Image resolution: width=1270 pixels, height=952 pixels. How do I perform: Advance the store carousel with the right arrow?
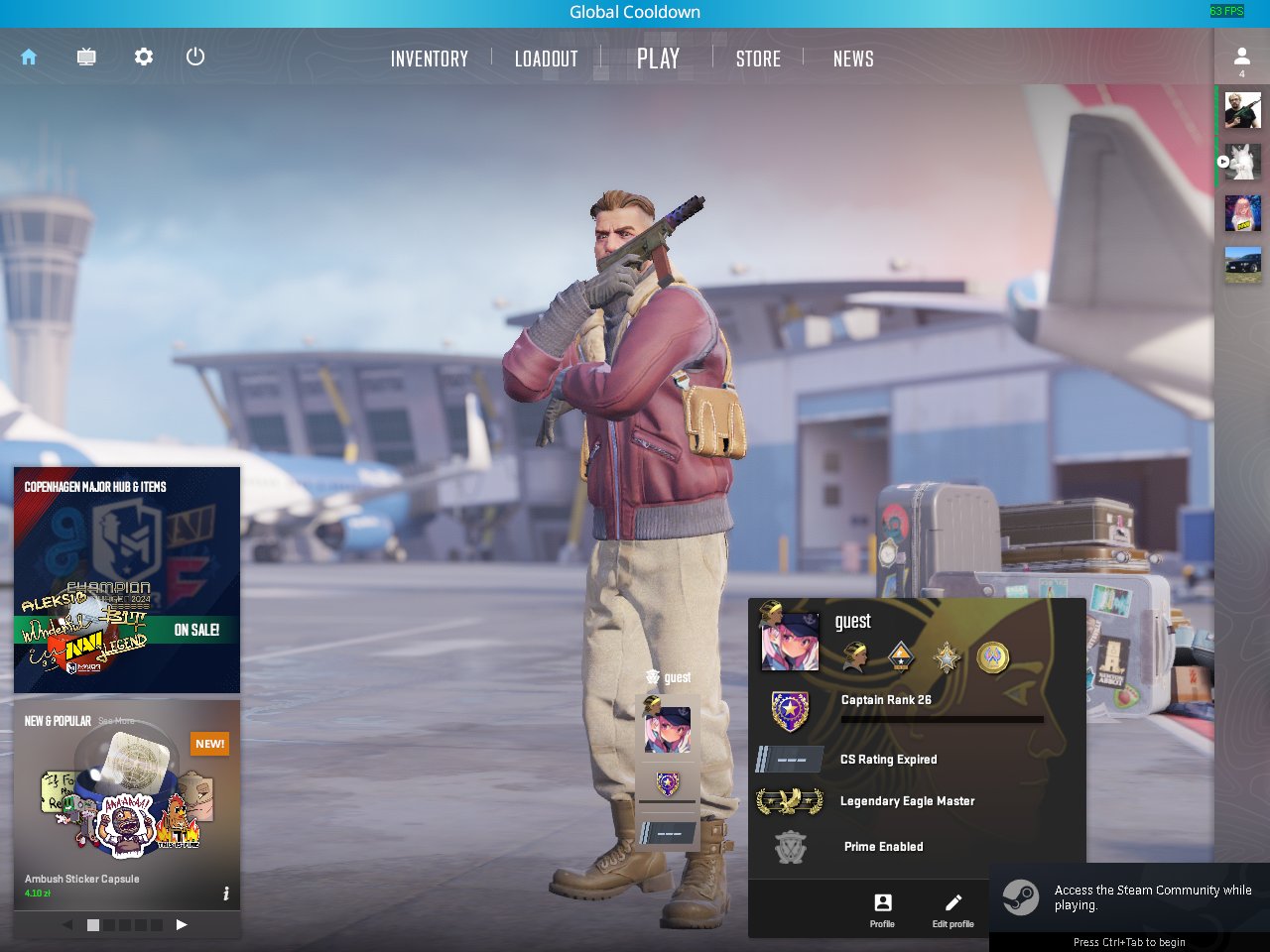[x=182, y=924]
